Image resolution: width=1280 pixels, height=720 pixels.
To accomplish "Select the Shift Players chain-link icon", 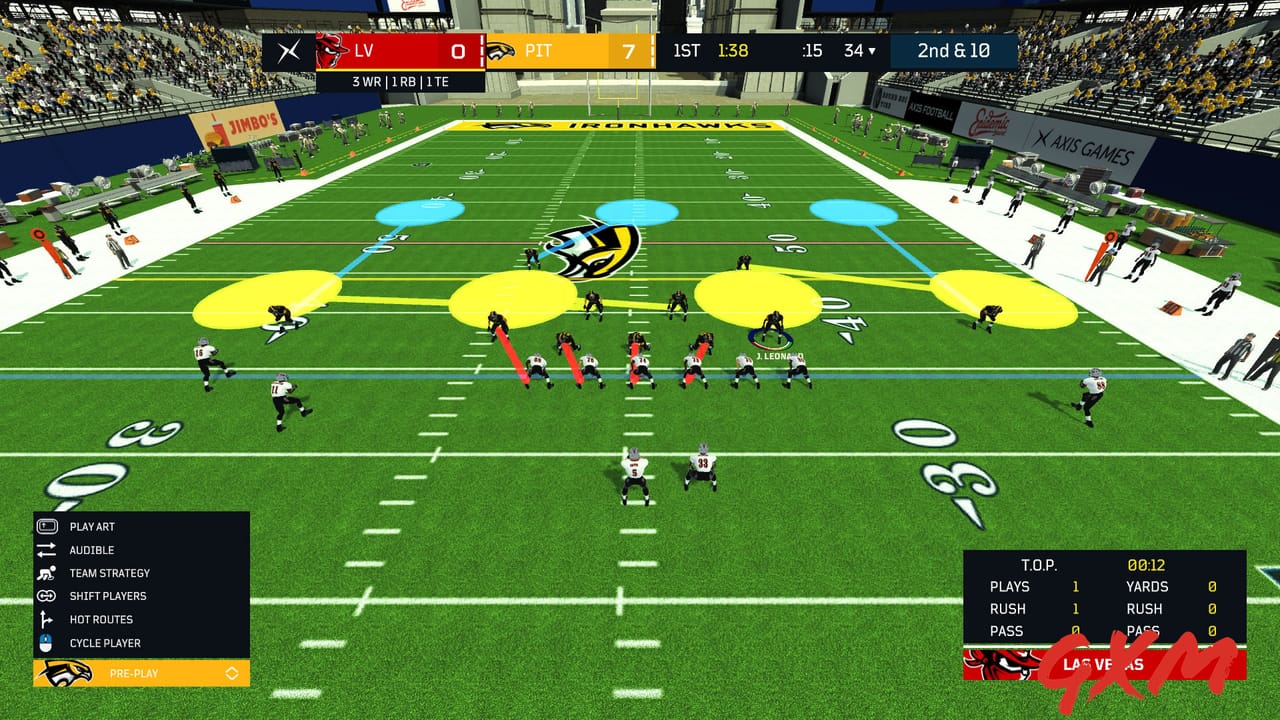I will (x=44, y=596).
